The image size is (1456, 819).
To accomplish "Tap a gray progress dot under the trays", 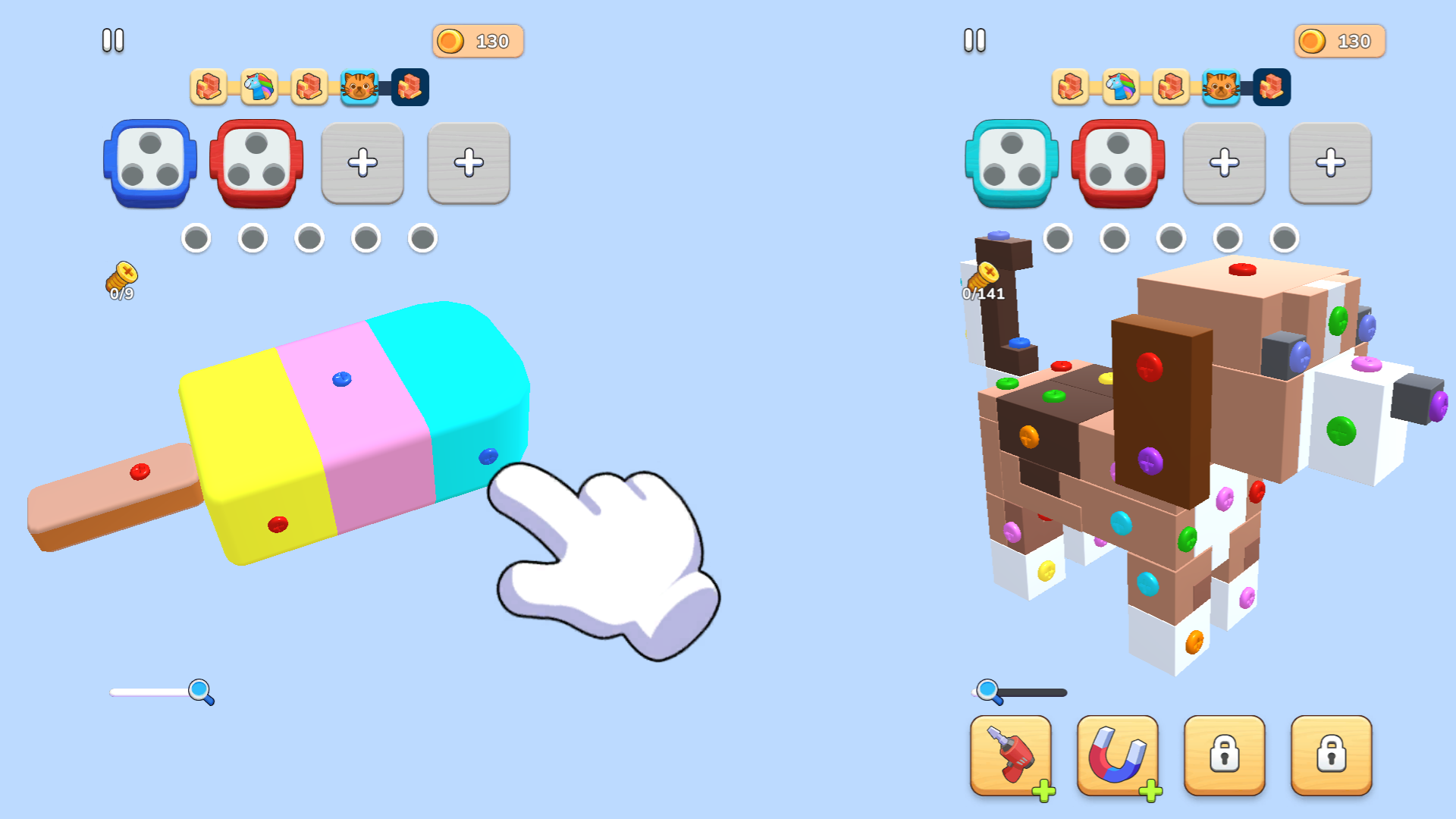I will click(197, 237).
